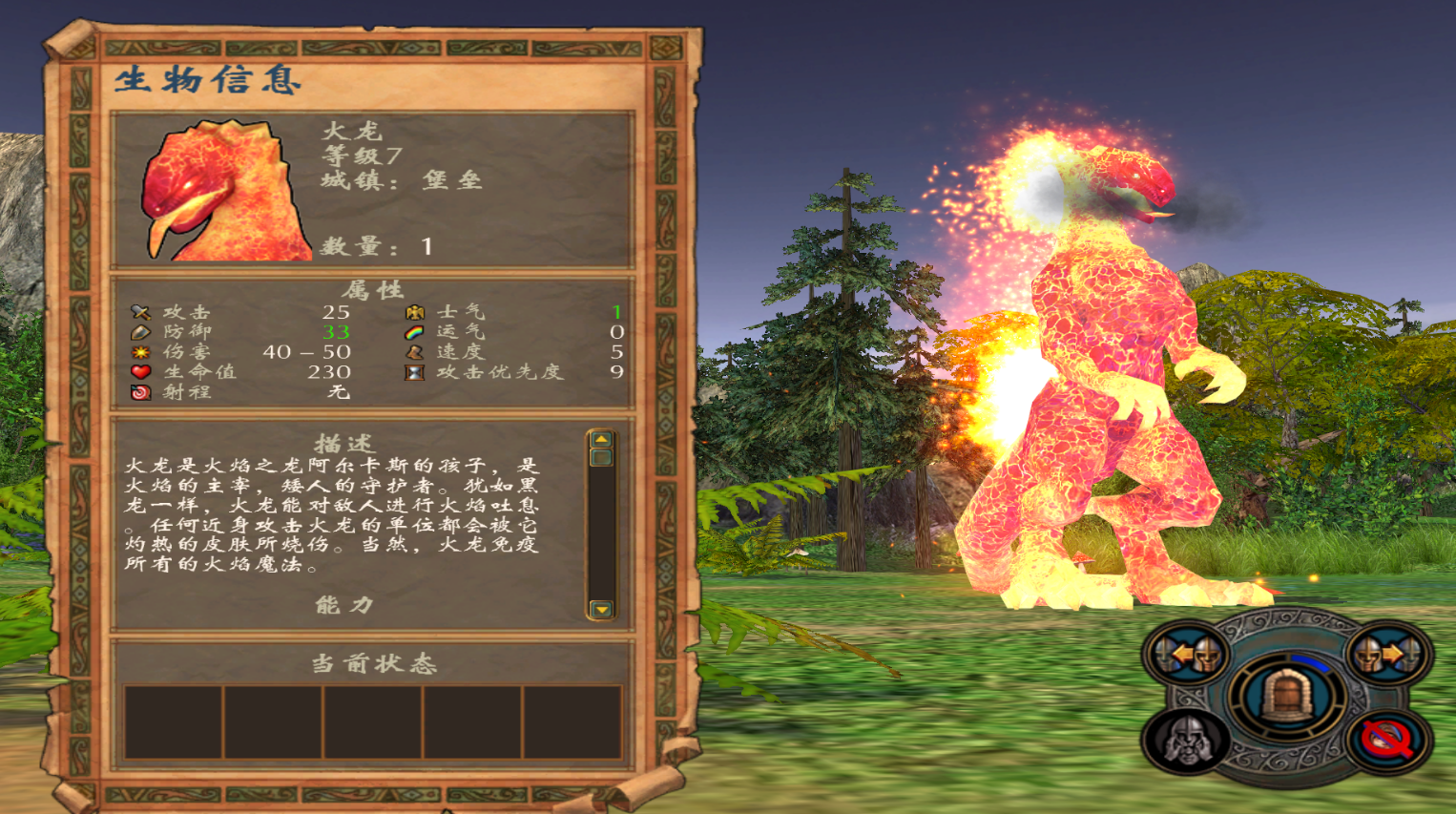Show the next creature with right-arrow helmets

pyautogui.click(x=1388, y=656)
